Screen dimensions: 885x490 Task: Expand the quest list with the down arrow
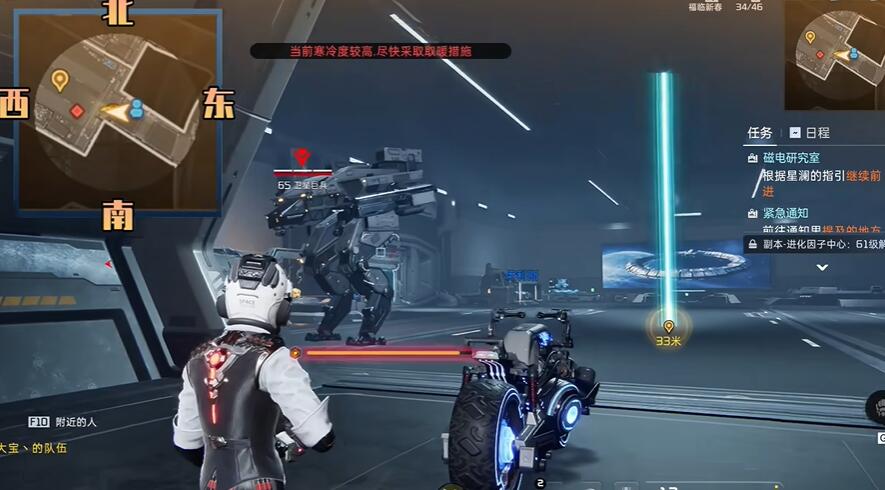822,267
